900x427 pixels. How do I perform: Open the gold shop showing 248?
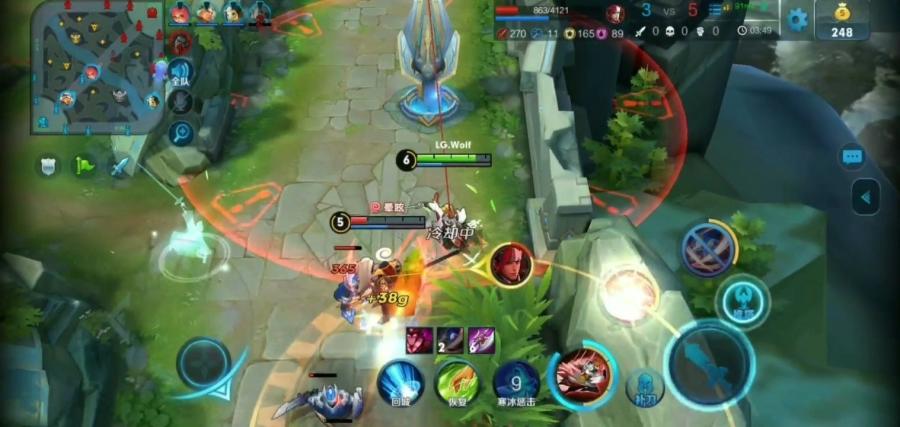[841, 20]
